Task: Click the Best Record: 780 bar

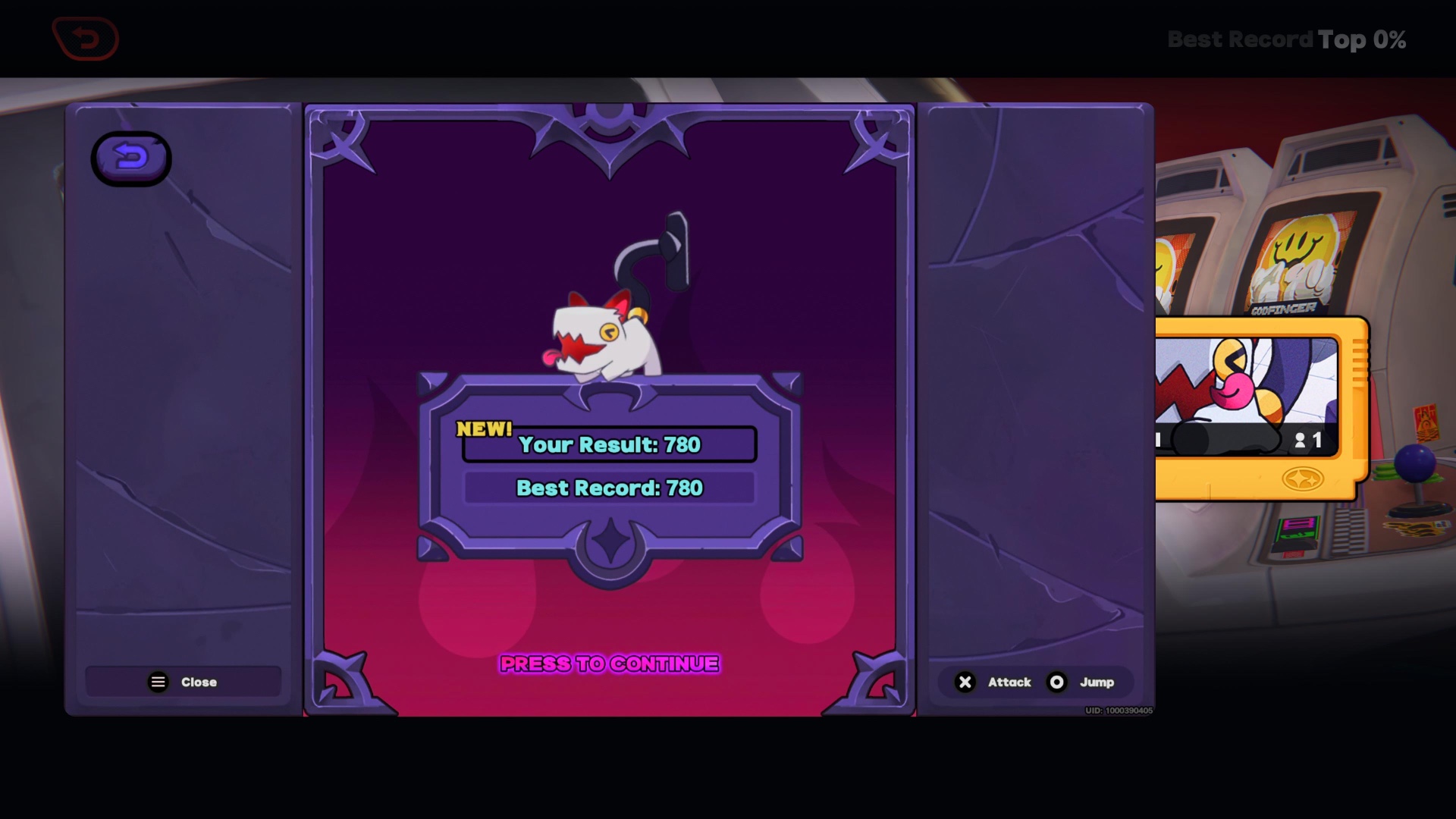Action: (609, 488)
